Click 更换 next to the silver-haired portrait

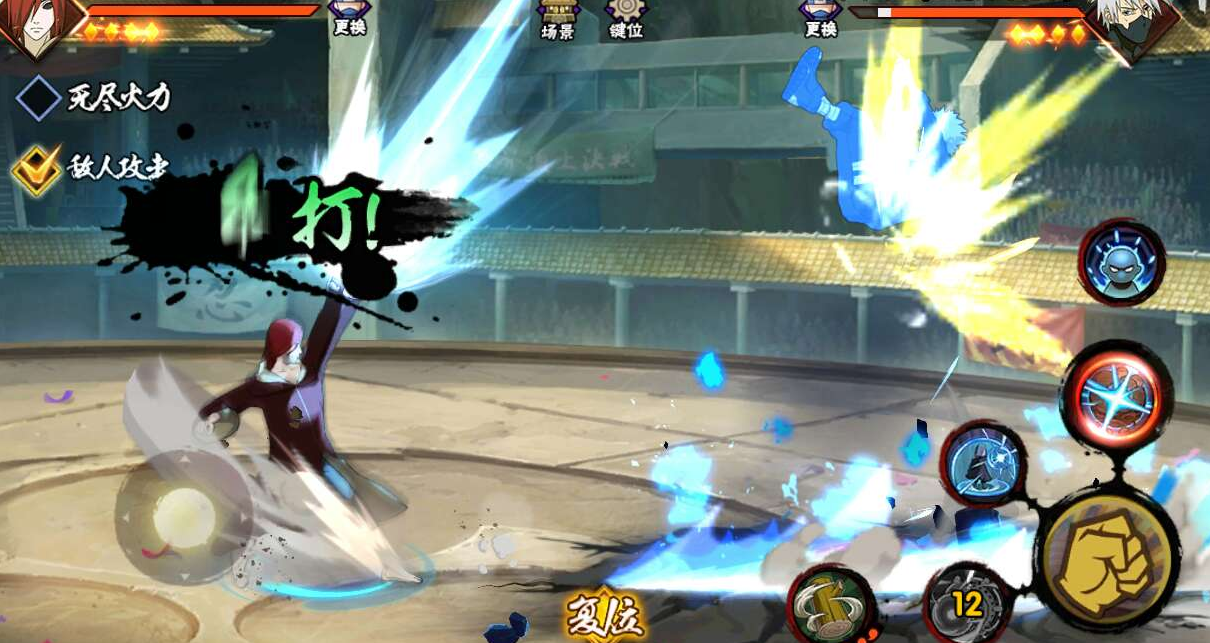820,18
